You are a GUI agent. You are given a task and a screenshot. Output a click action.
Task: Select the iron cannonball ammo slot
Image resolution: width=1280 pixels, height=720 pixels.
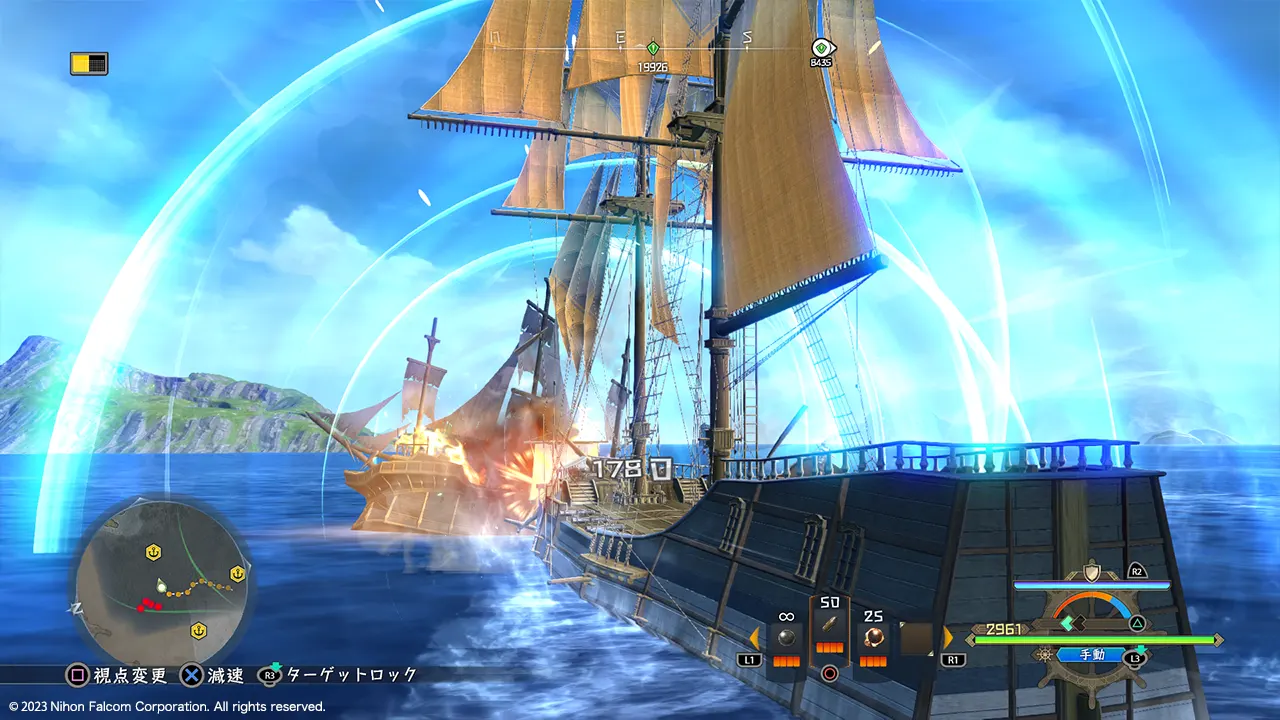click(785, 637)
